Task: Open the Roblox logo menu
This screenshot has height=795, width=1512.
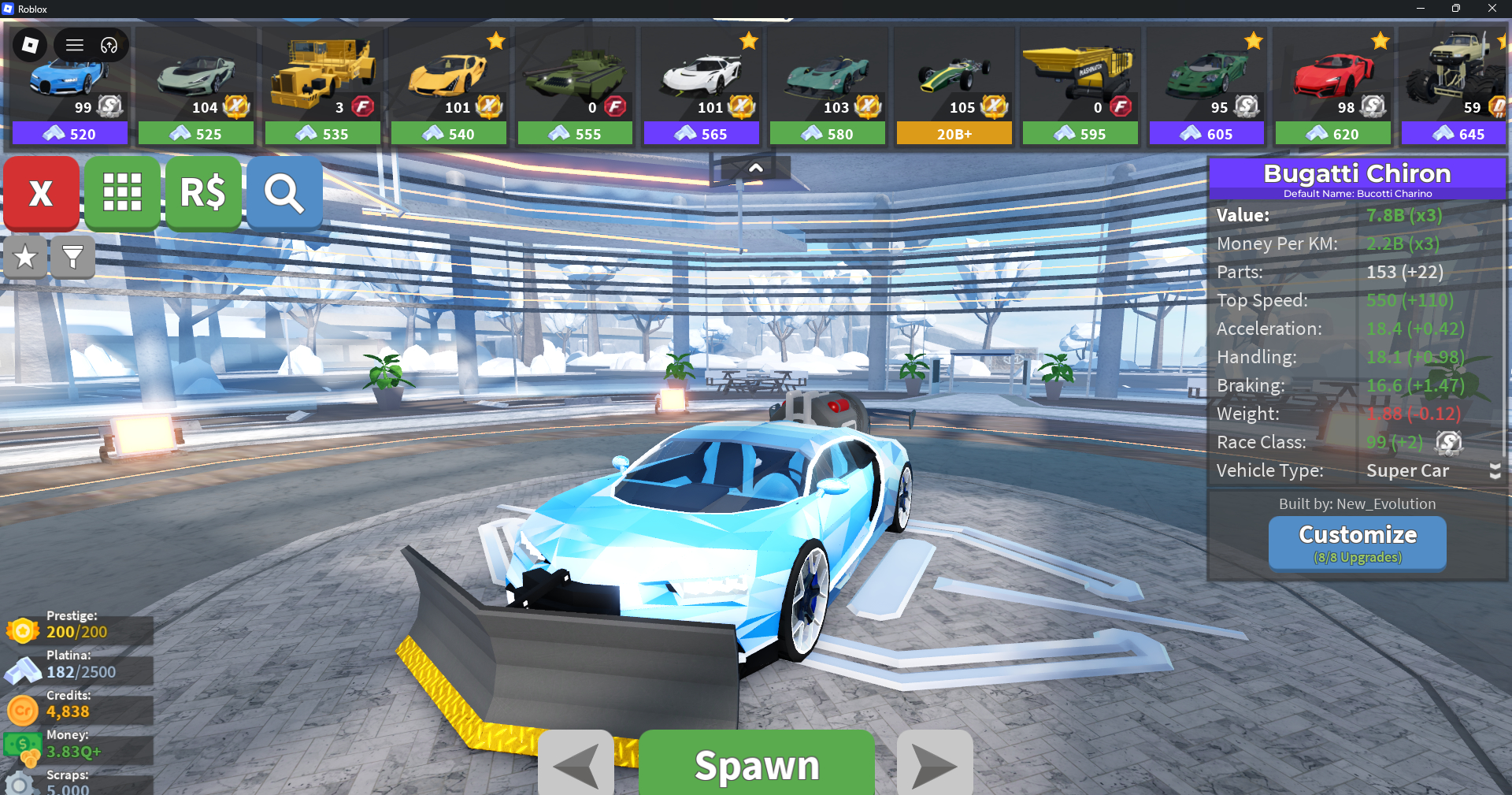Action: tap(31, 45)
